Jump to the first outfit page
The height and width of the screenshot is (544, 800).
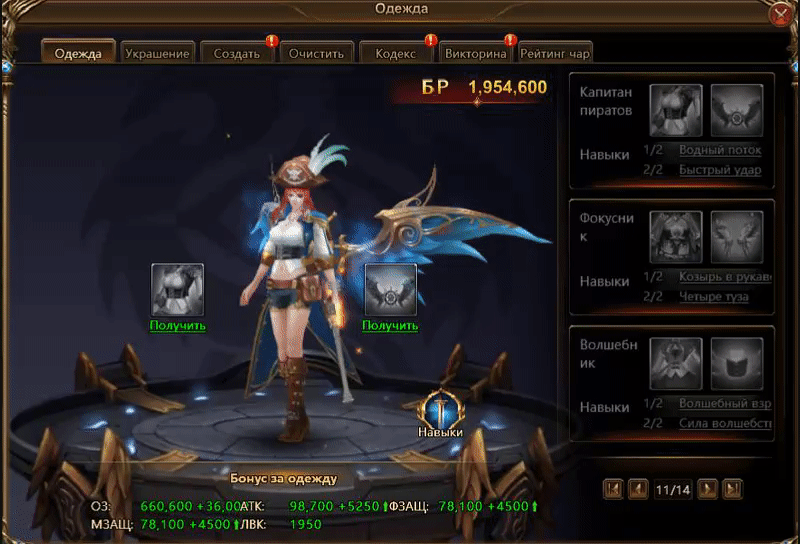(x=614, y=489)
